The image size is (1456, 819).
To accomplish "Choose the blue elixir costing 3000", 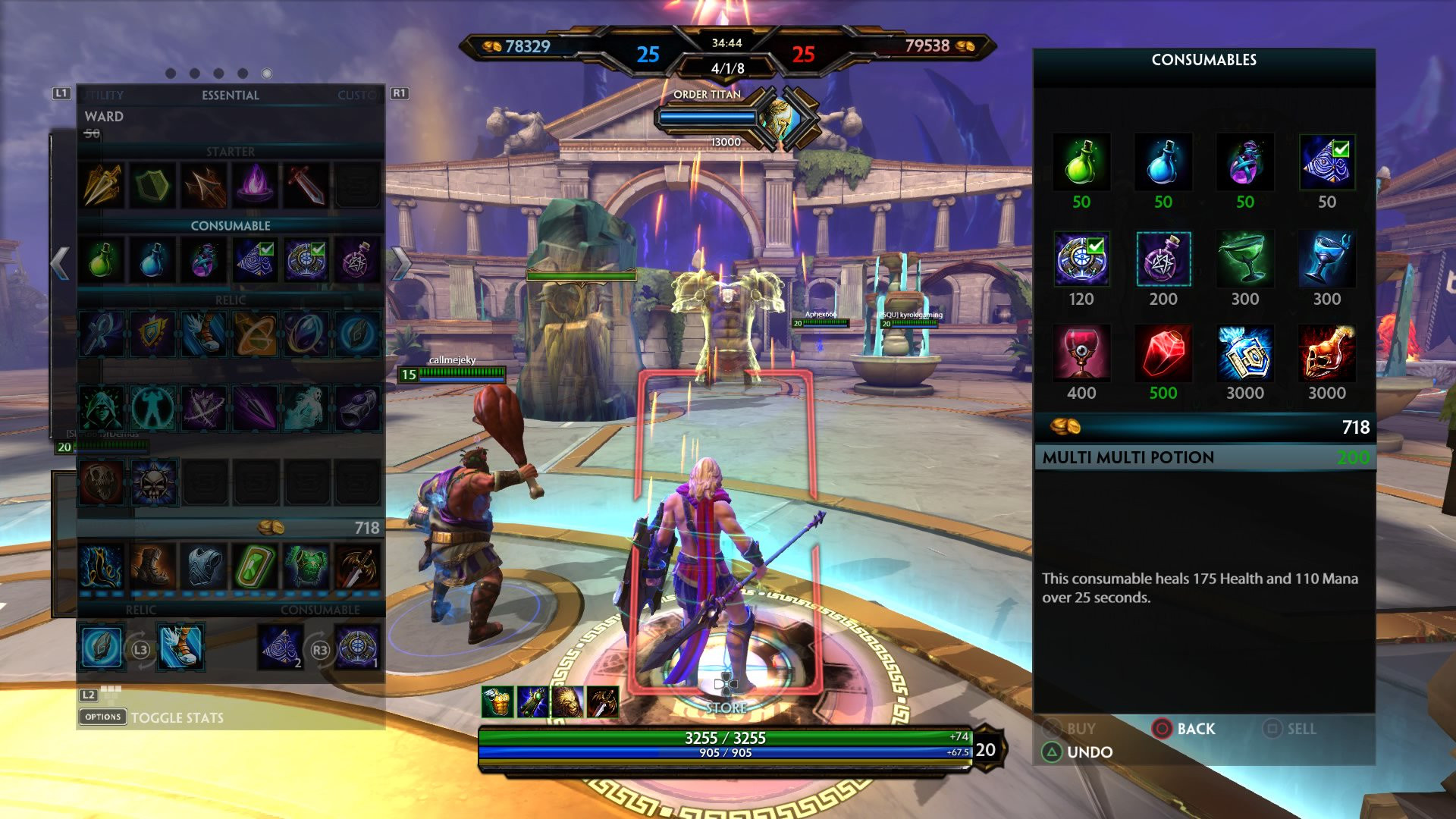I will pyautogui.click(x=1244, y=353).
